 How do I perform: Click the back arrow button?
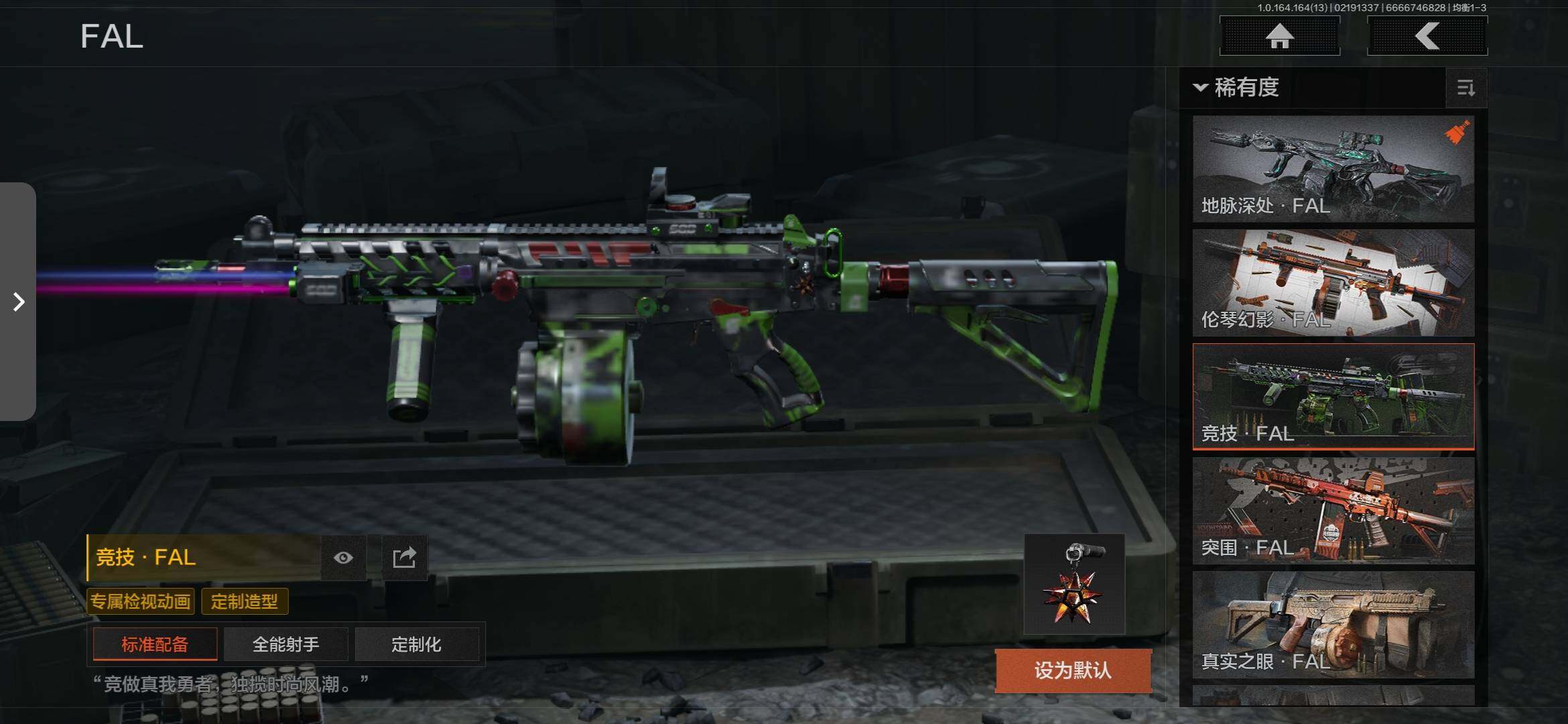coord(1427,36)
